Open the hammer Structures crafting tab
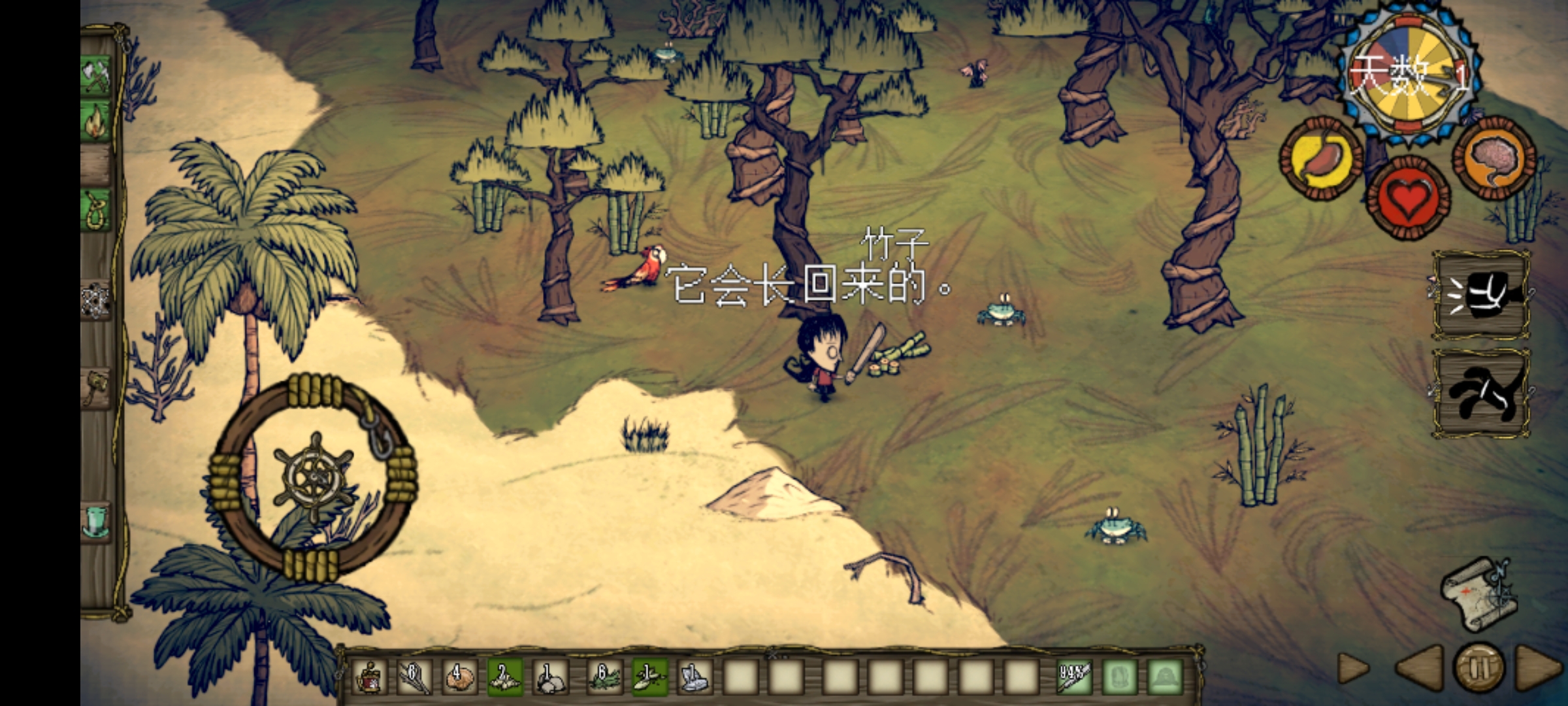 (x=97, y=387)
